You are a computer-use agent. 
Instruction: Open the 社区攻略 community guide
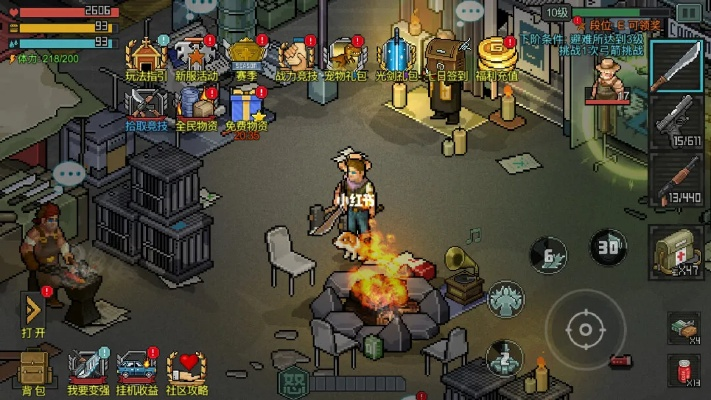click(189, 372)
